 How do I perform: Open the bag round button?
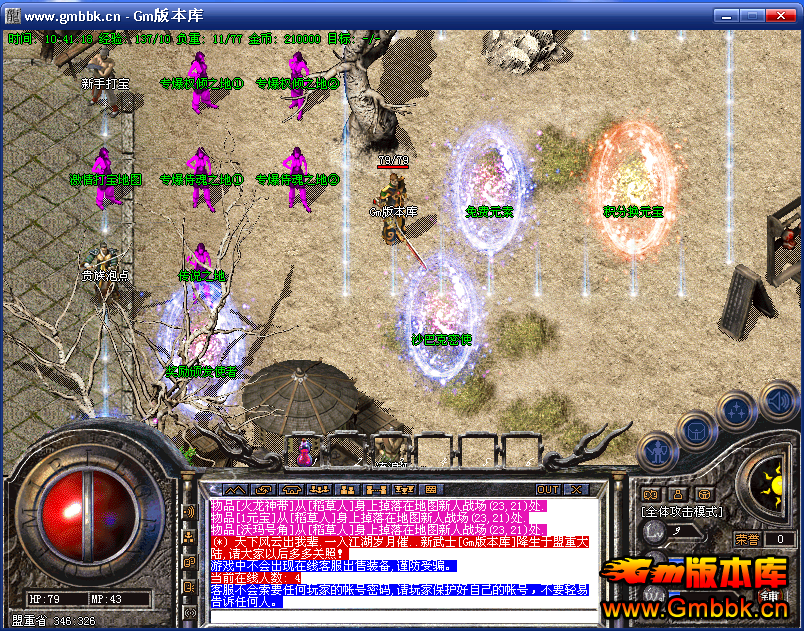(x=696, y=431)
